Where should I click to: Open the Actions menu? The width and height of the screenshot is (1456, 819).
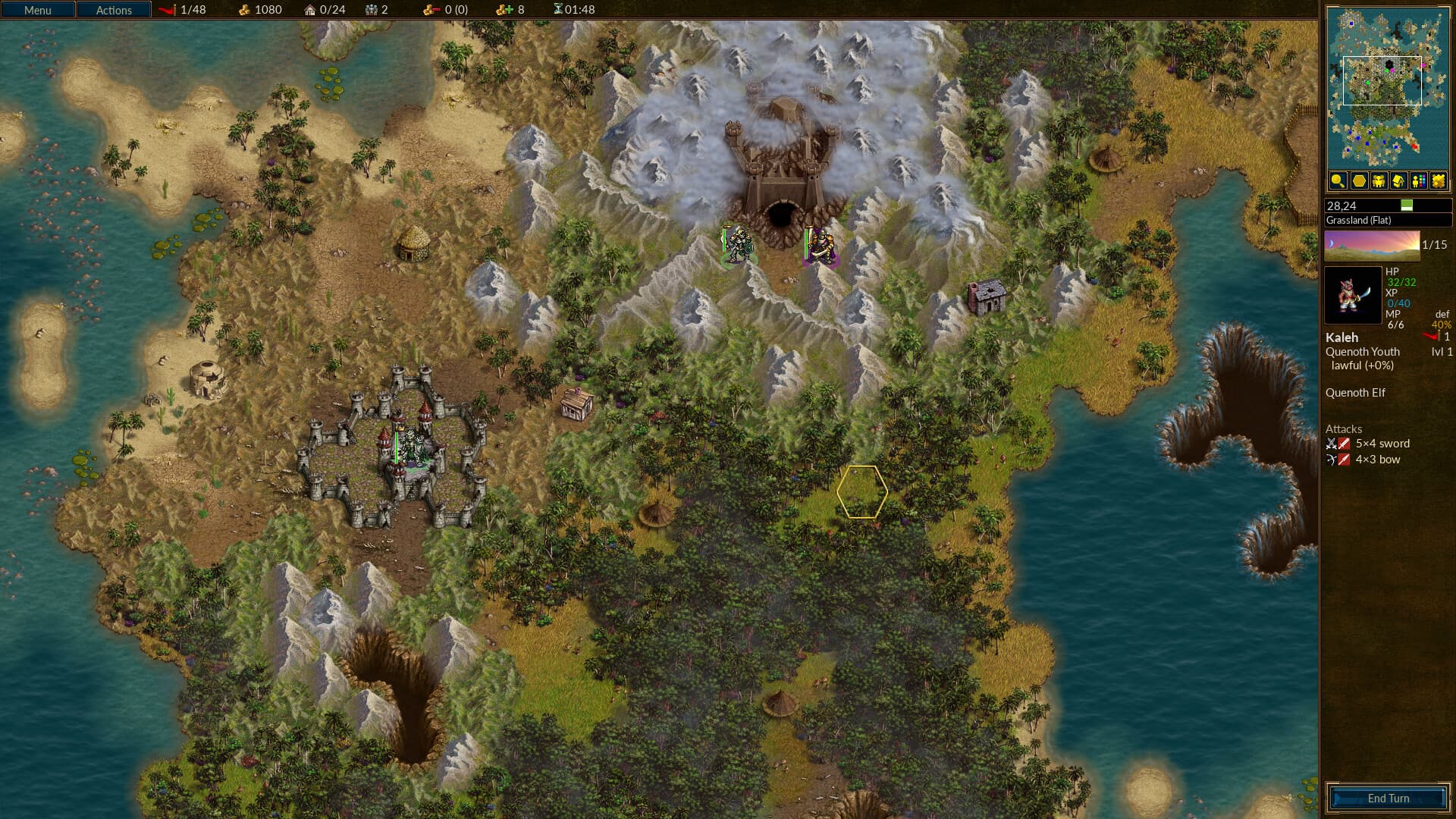[114, 10]
